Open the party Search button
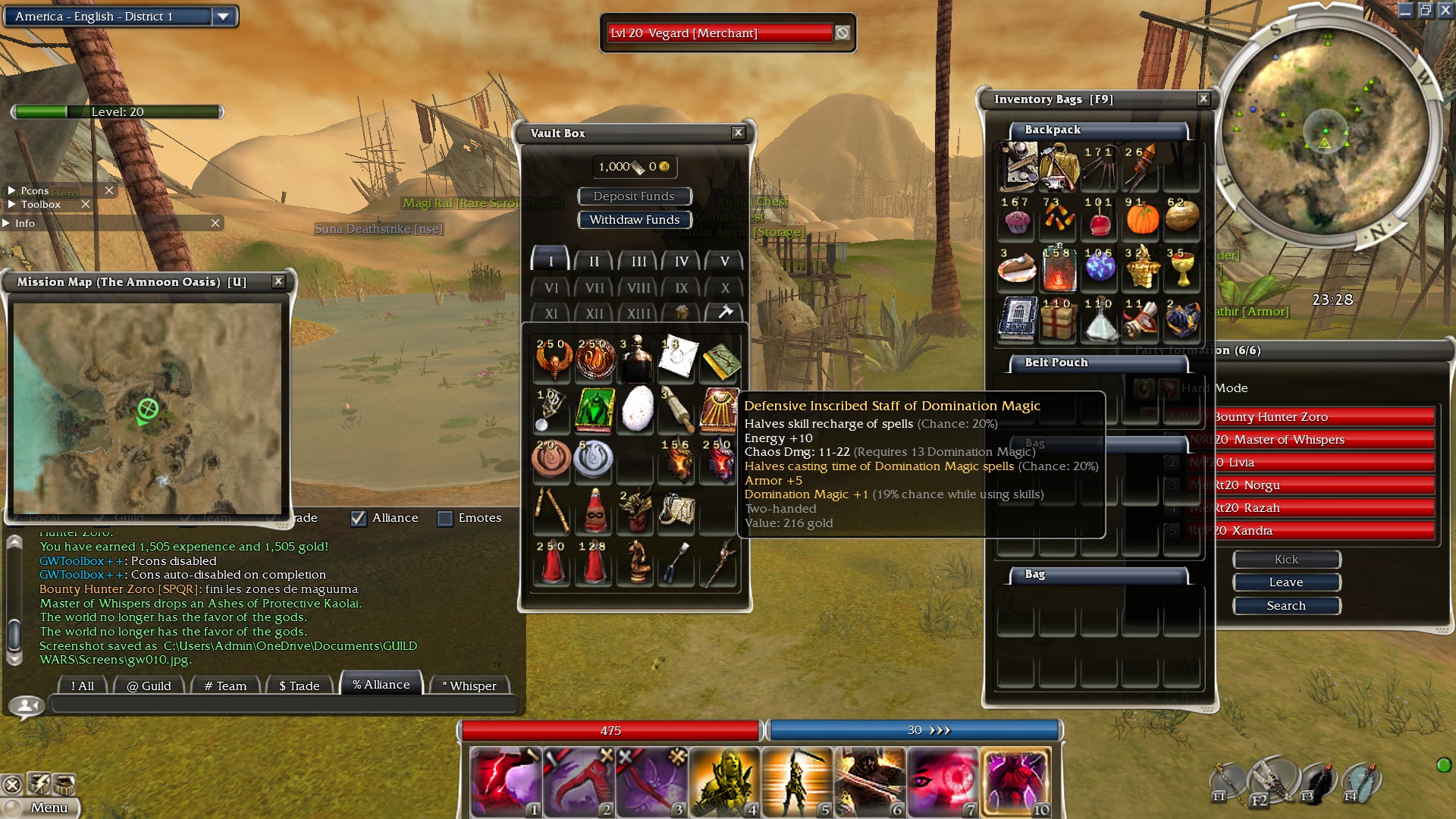The height and width of the screenshot is (819, 1456). pos(1286,606)
